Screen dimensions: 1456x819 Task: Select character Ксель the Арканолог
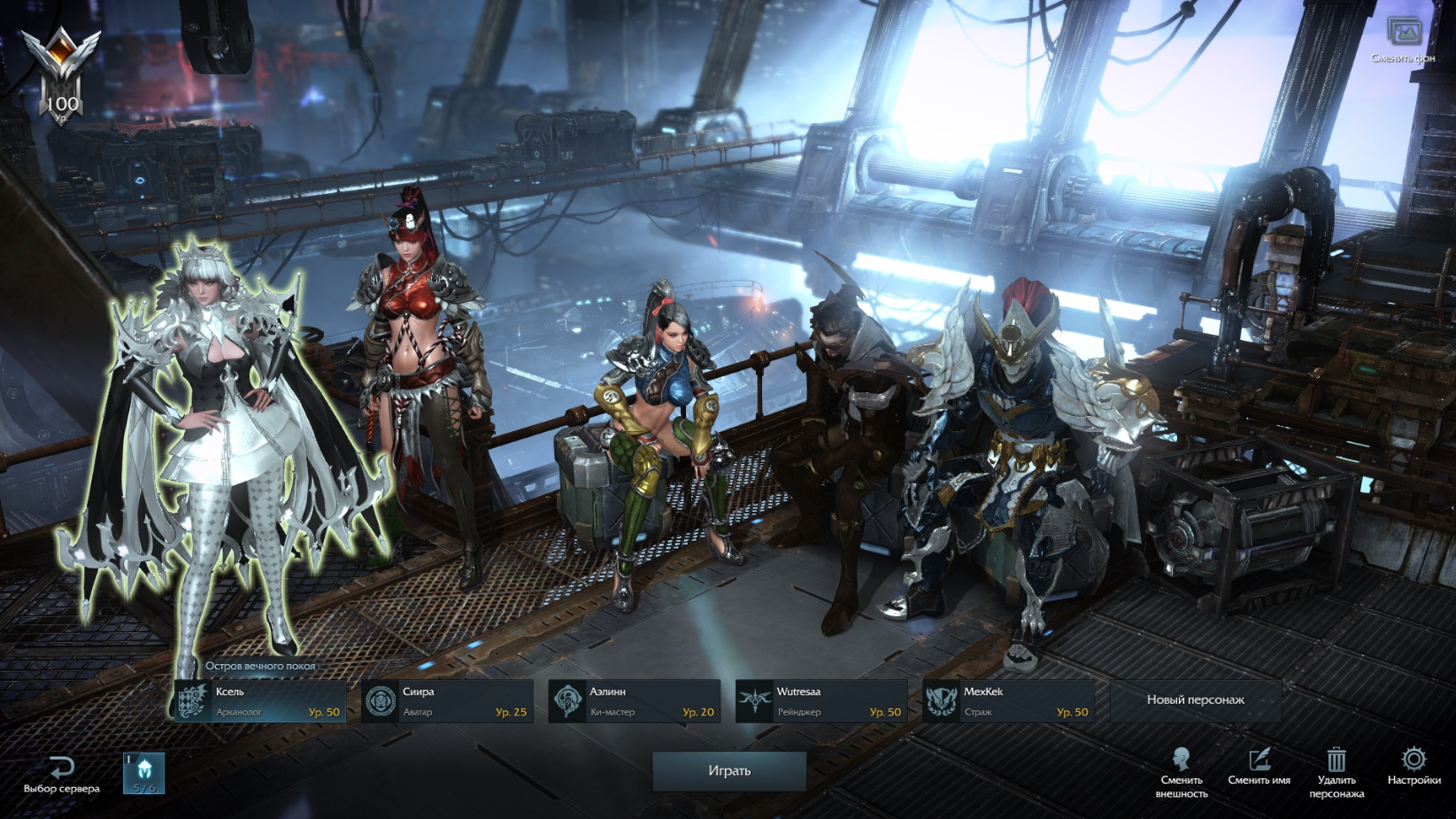click(x=259, y=701)
